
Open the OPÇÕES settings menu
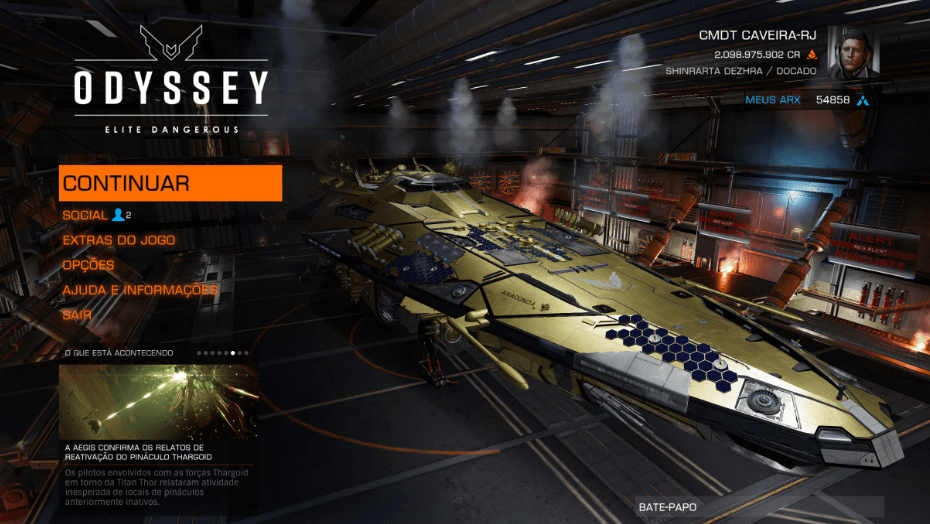coord(88,265)
